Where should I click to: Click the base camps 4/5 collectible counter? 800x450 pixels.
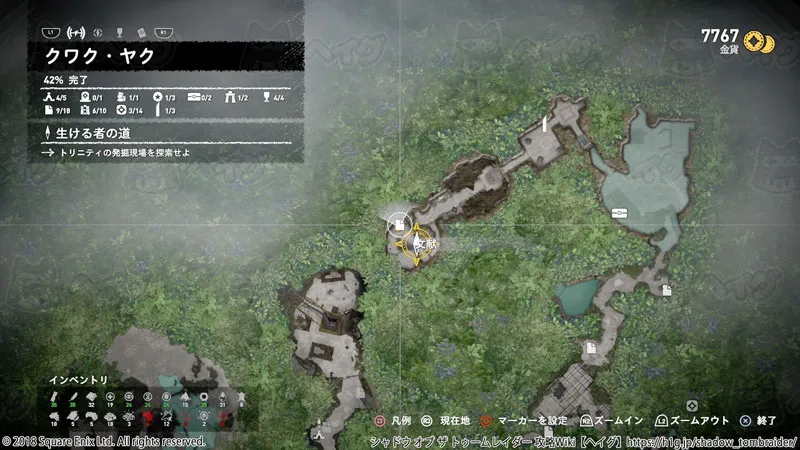(x=56, y=97)
